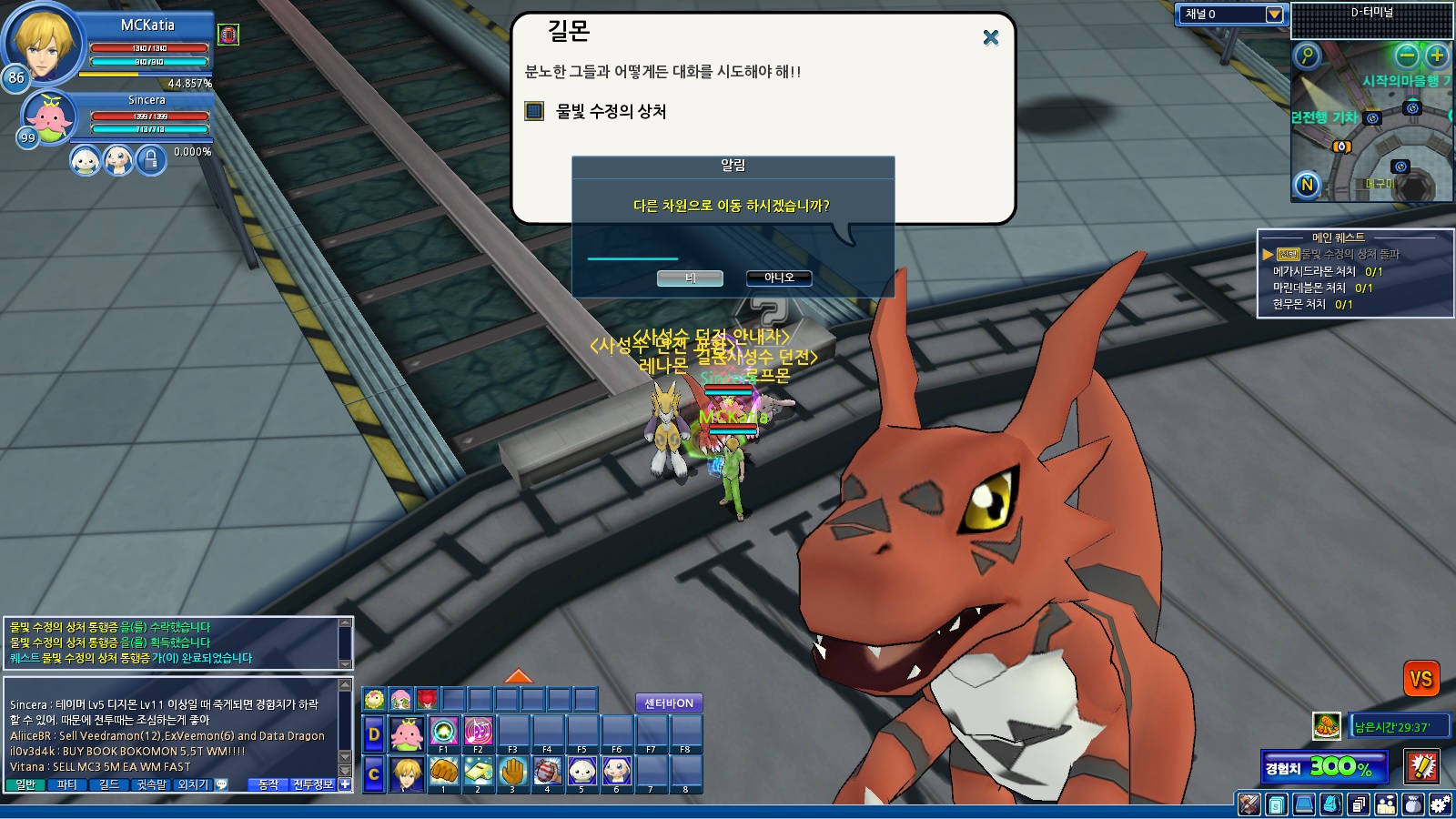Open the red exclamation mark notice icon
This screenshot has width=1456, height=819.
pyautogui.click(x=1421, y=766)
